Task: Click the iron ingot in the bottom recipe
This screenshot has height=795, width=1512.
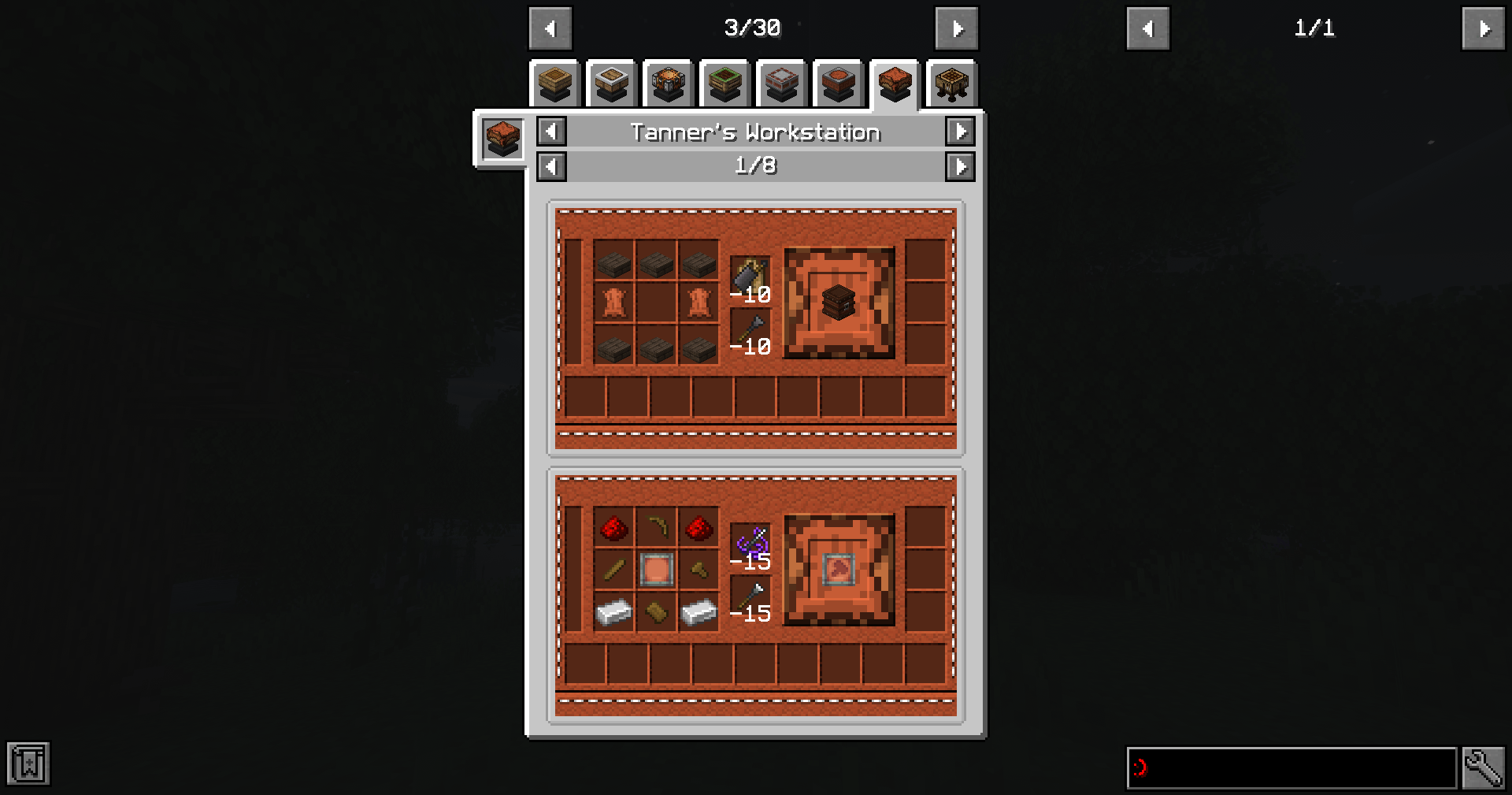Action: [x=615, y=614]
